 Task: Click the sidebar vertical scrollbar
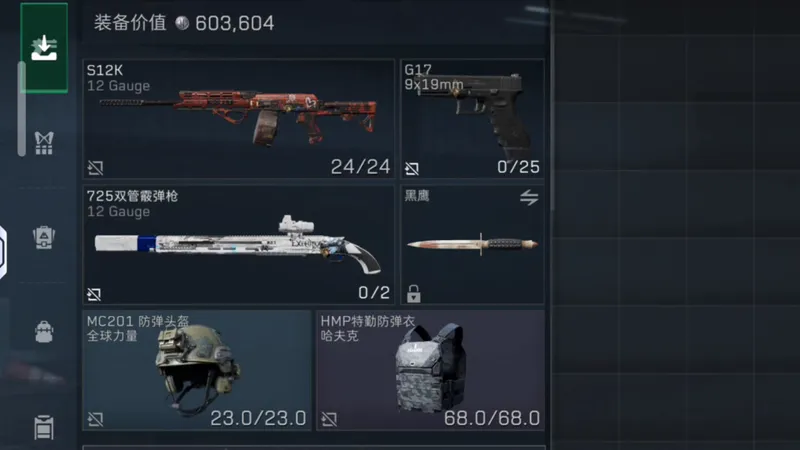(x=22, y=110)
